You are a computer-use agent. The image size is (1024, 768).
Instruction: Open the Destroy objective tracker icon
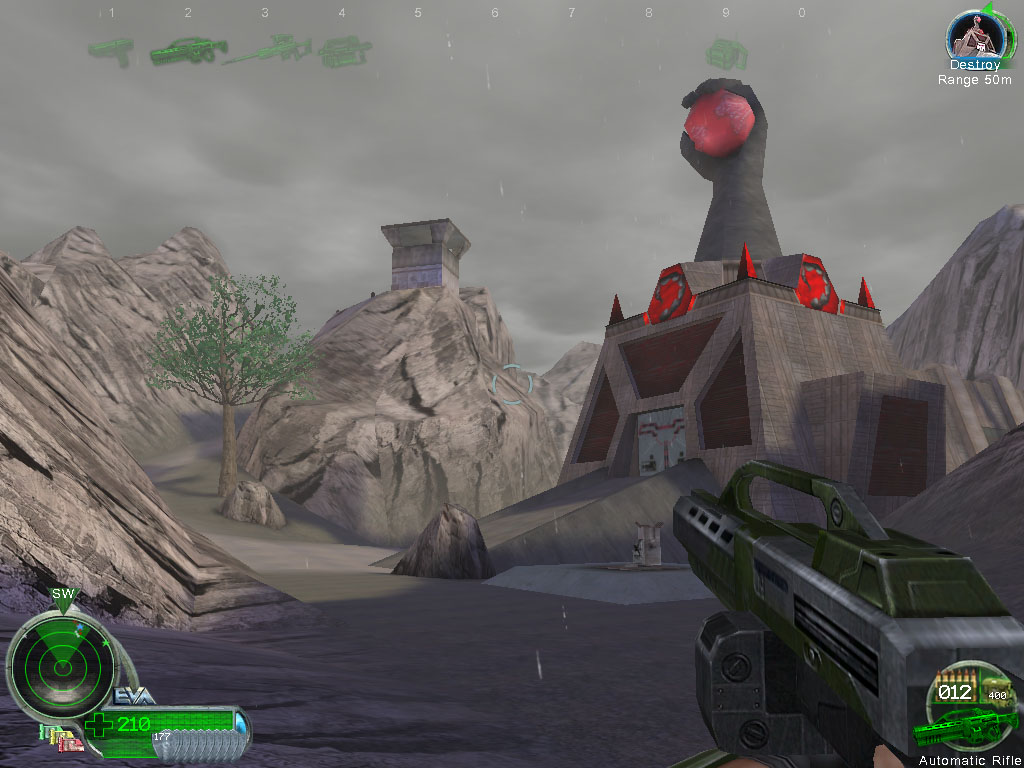click(x=974, y=38)
